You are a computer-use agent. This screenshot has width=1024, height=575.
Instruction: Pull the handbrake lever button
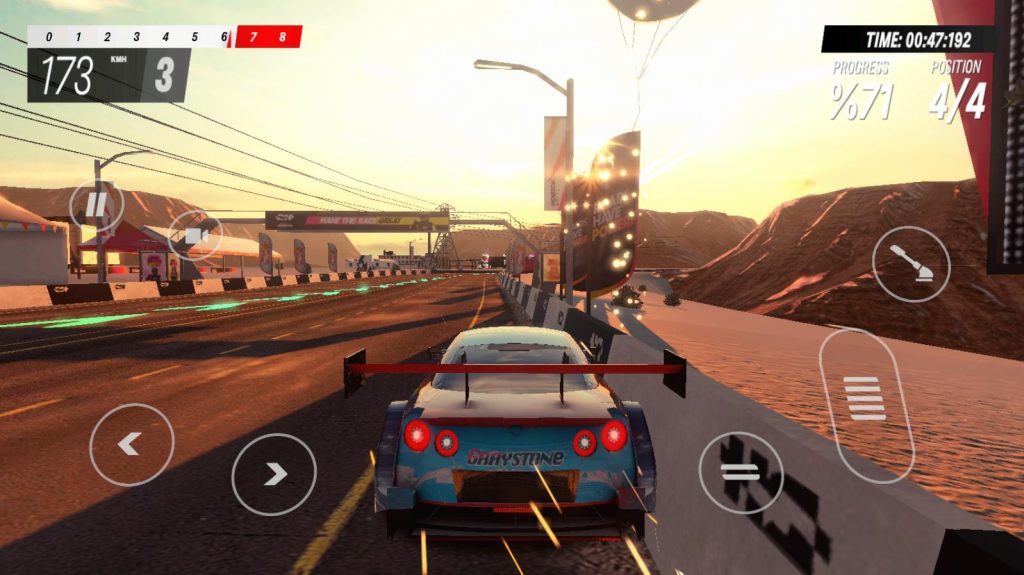pyautogui.click(x=910, y=264)
